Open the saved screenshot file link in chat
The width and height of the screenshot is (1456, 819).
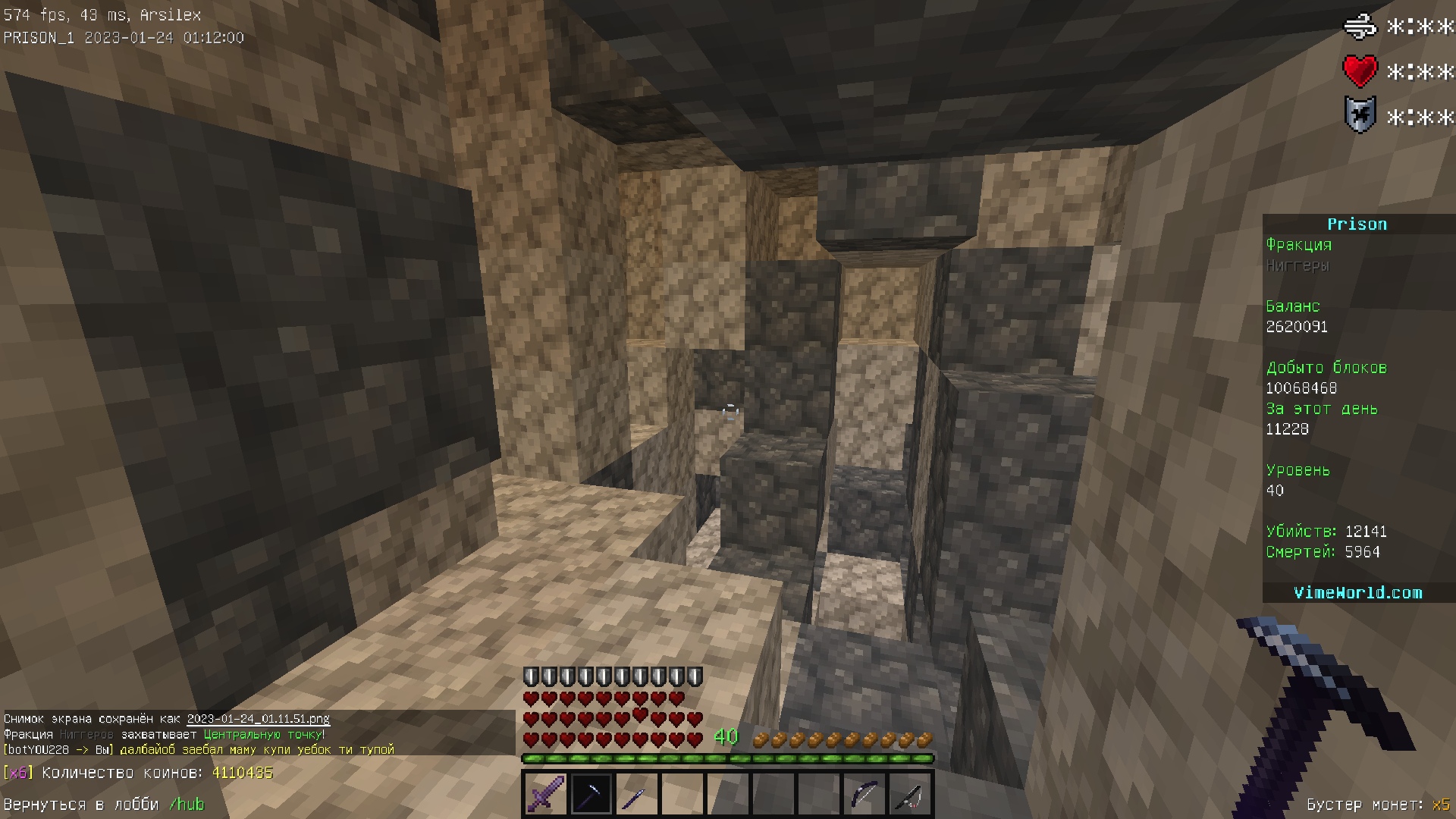[x=258, y=719]
